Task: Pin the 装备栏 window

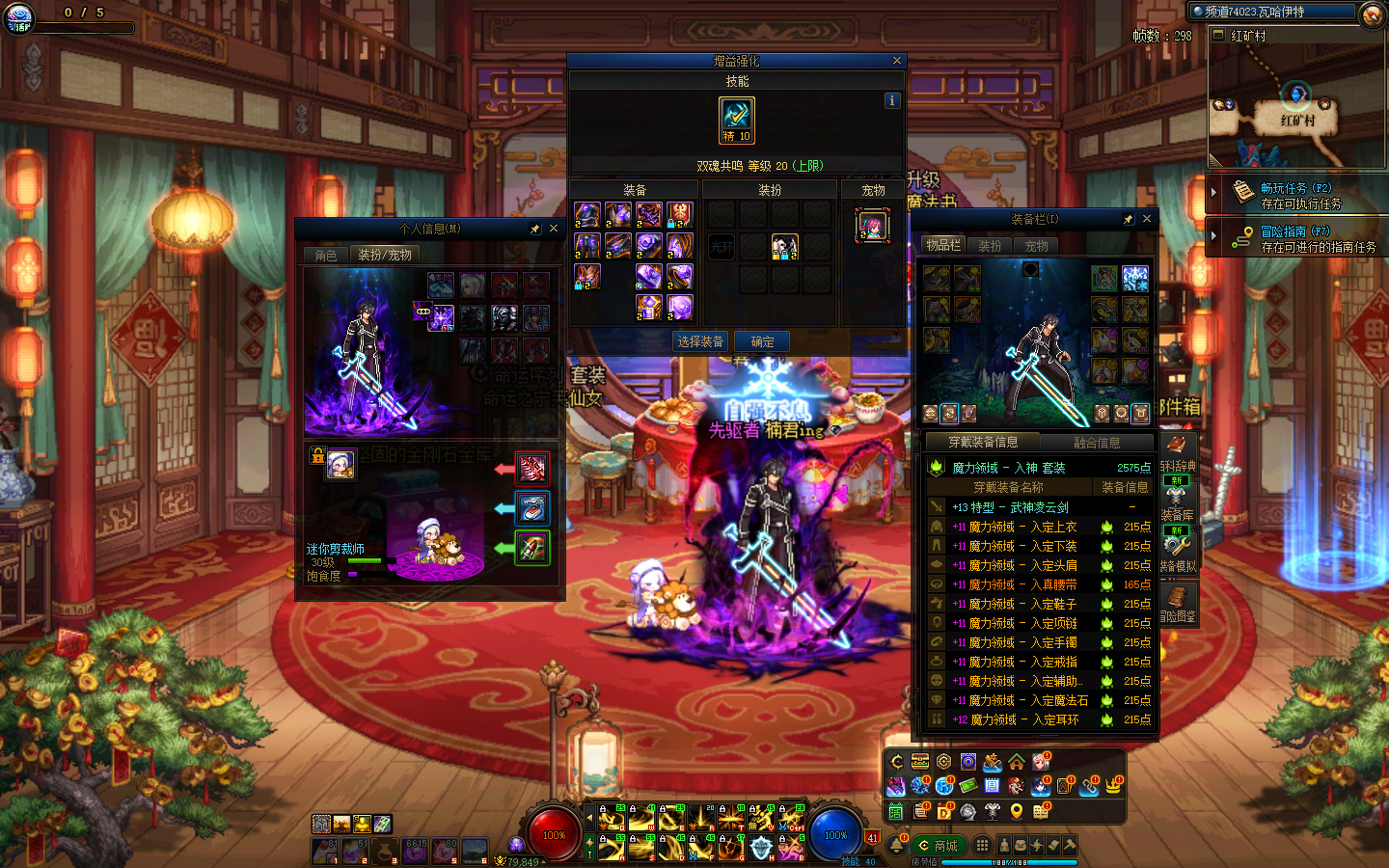Action: (x=1128, y=219)
